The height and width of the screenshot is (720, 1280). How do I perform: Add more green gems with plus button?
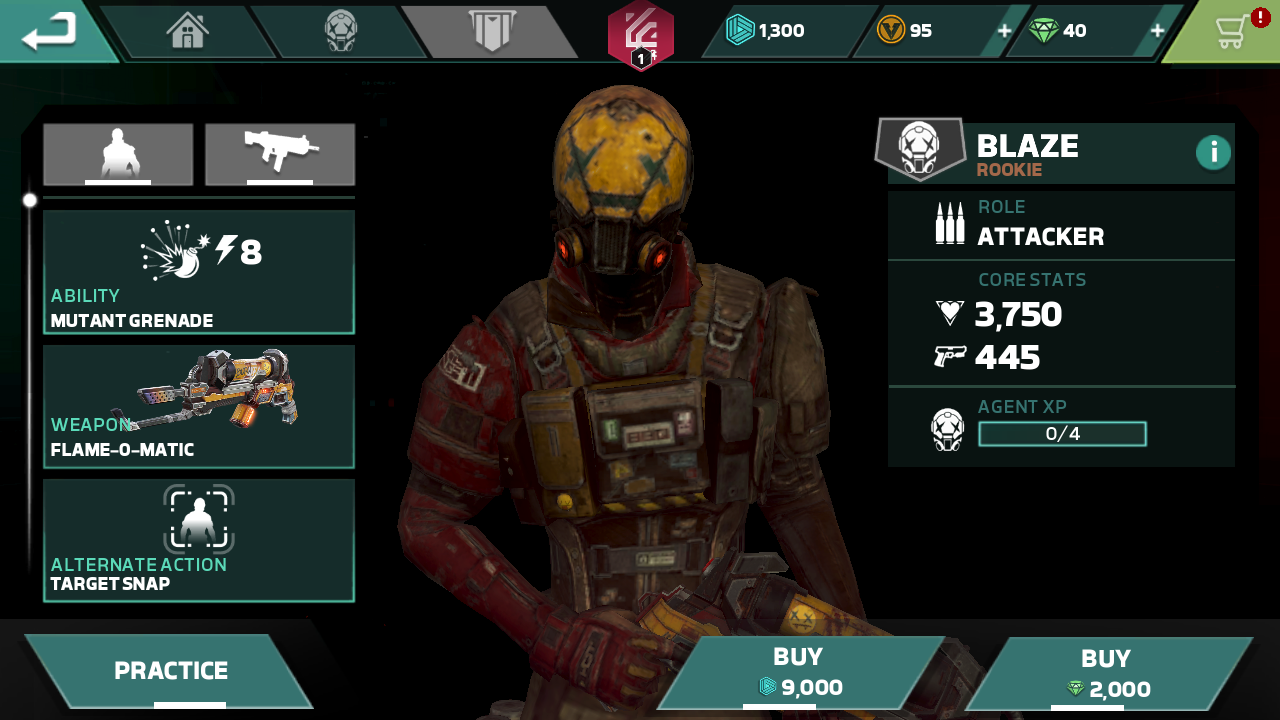[1157, 31]
